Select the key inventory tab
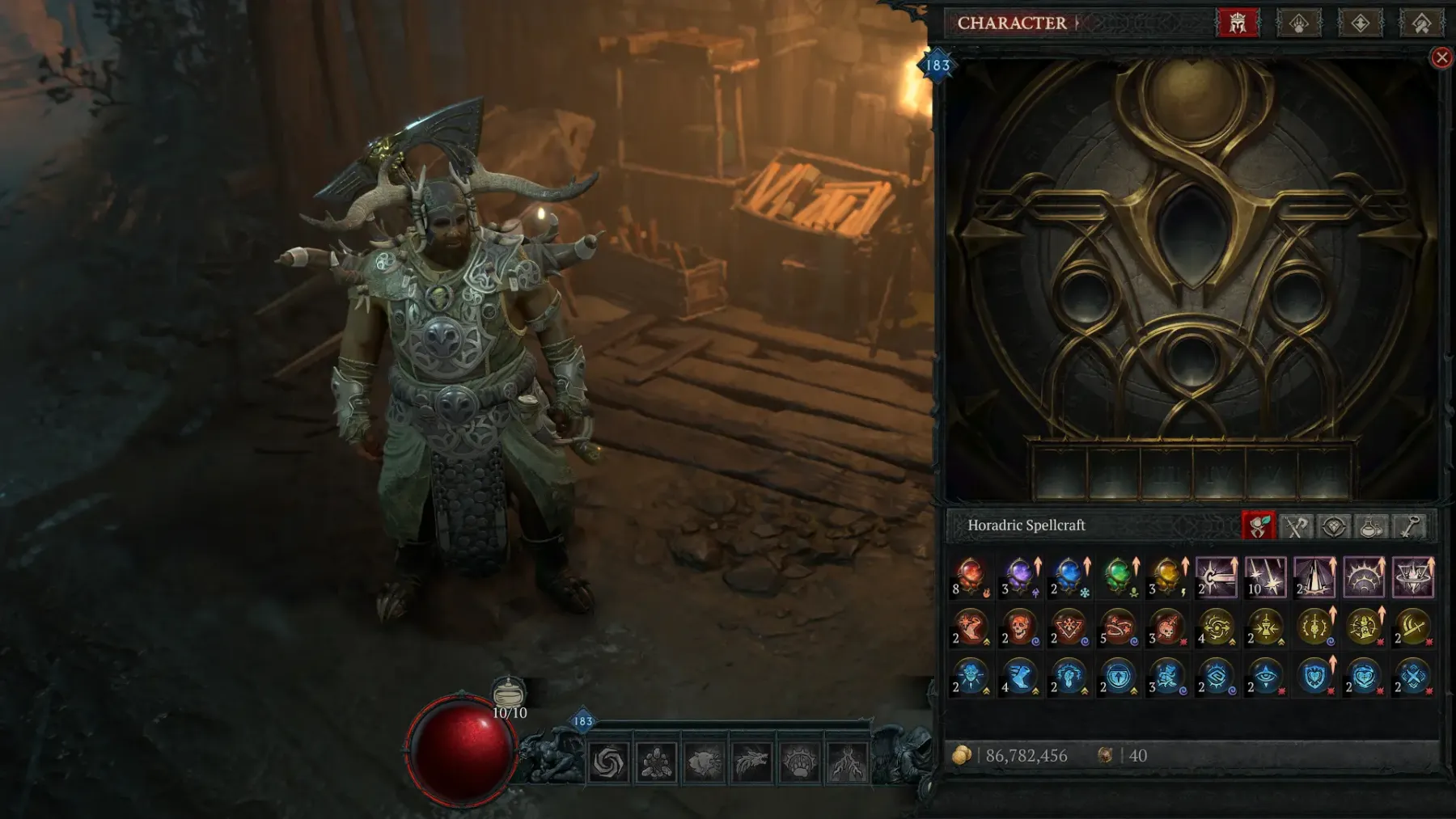 coord(1410,526)
